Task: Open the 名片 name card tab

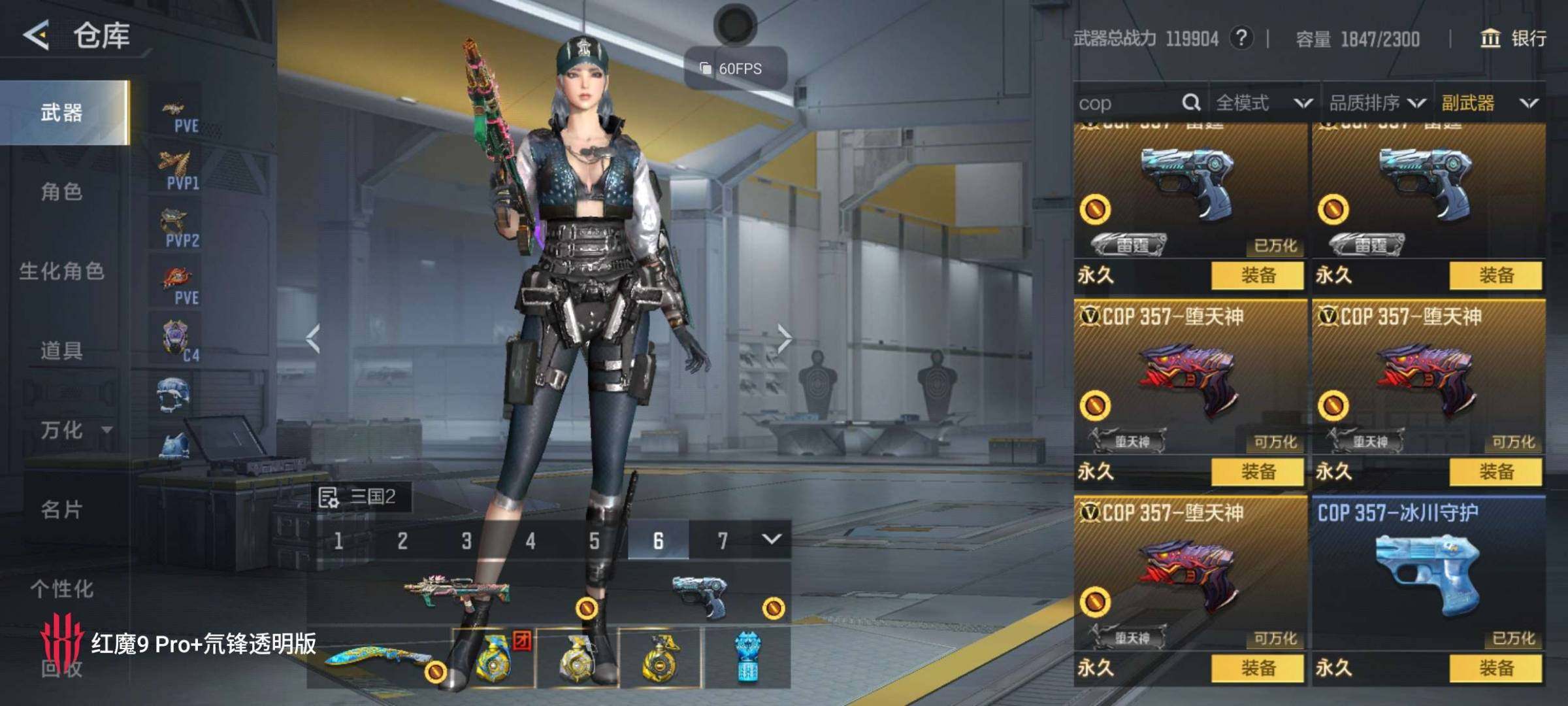Action: coord(61,510)
